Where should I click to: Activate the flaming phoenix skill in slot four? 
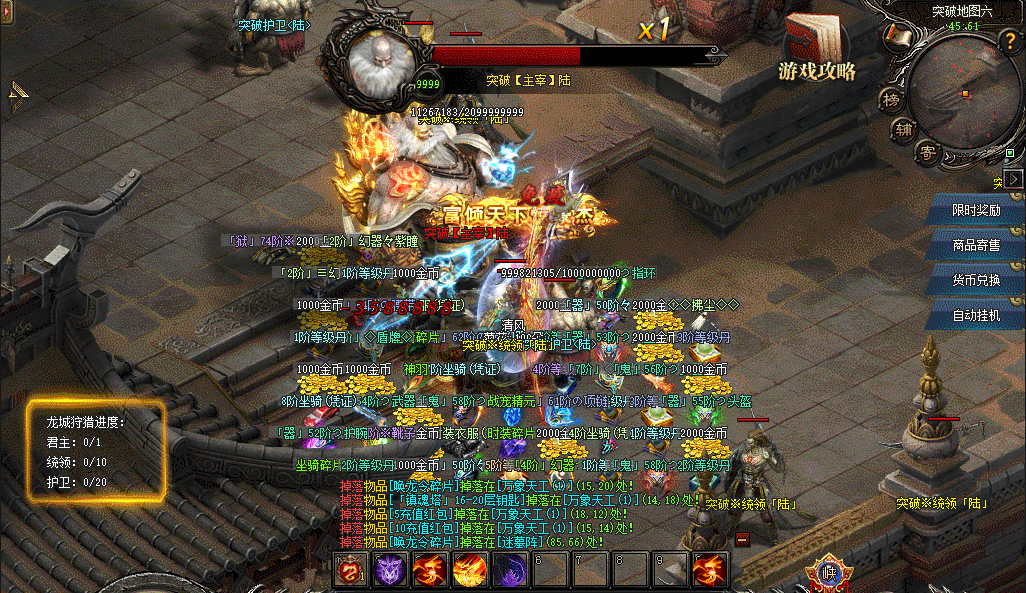(469, 569)
